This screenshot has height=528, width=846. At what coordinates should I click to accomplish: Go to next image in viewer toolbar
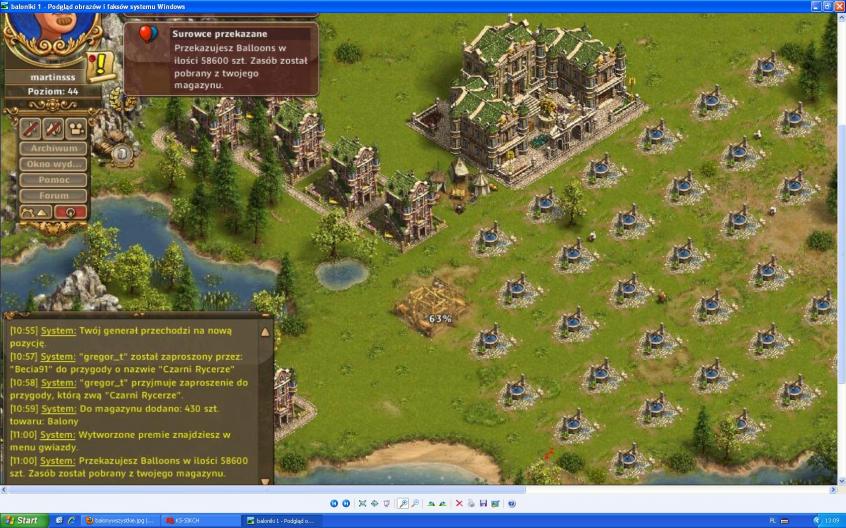point(346,503)
